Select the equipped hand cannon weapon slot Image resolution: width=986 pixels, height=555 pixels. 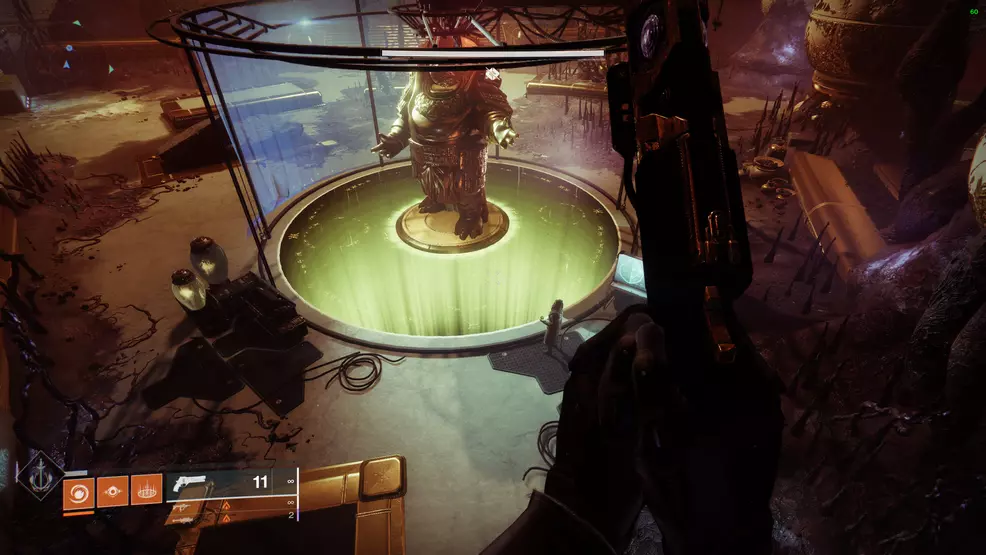point(230,482)
